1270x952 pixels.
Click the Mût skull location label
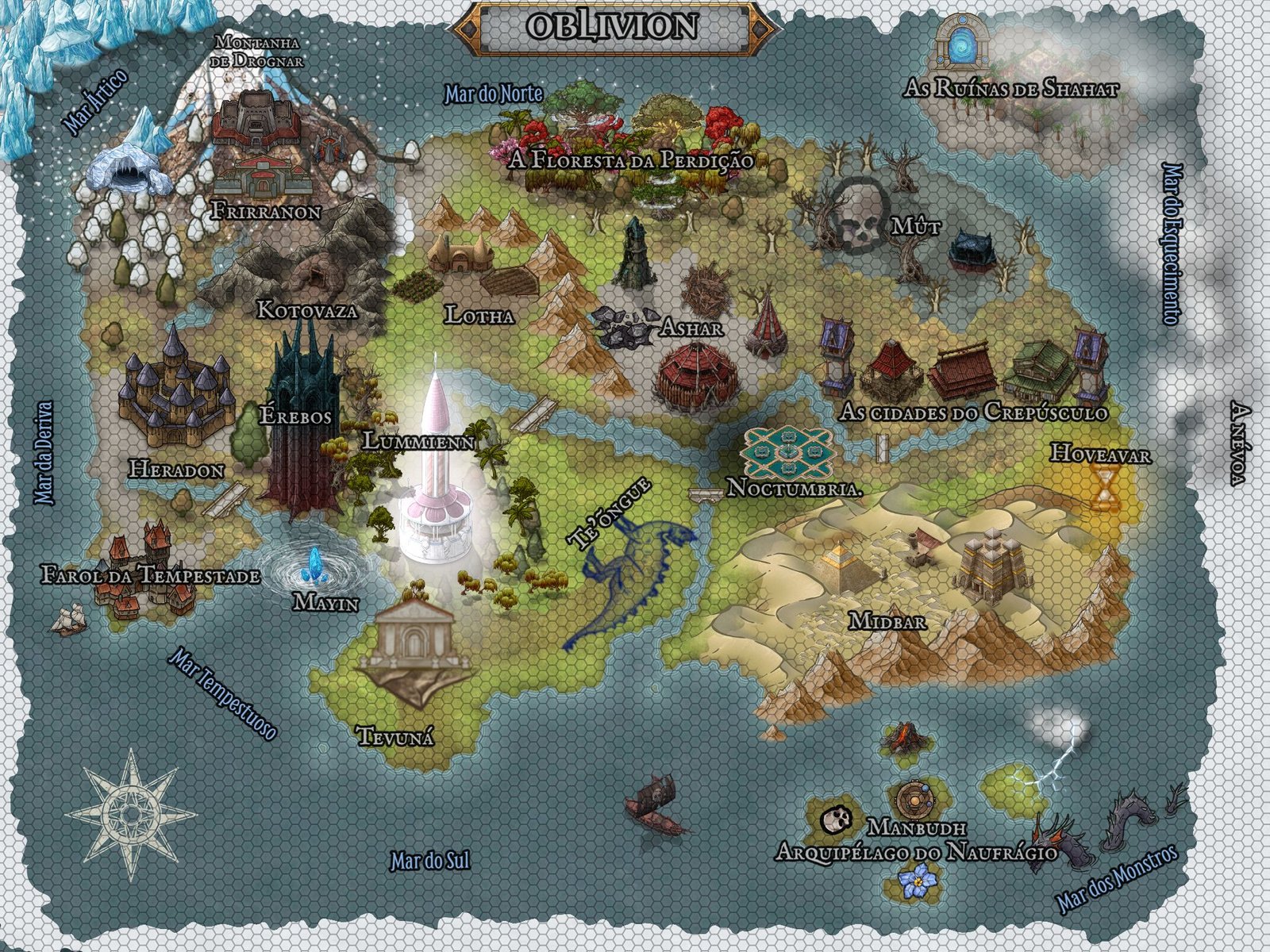click(915, 228)
